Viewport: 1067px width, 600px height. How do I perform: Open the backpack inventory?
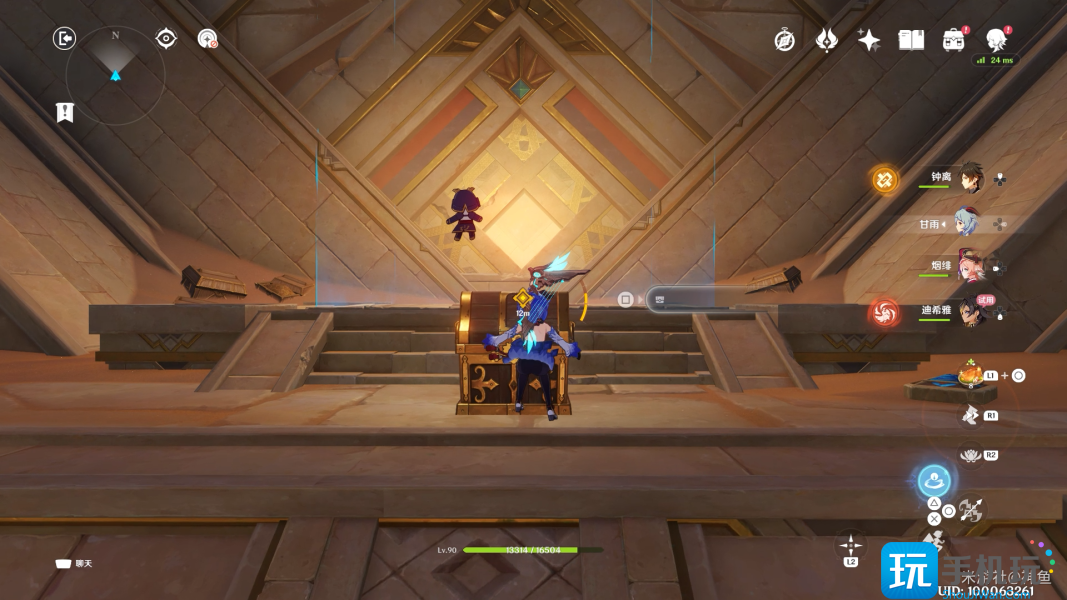[x=953, y=40]
